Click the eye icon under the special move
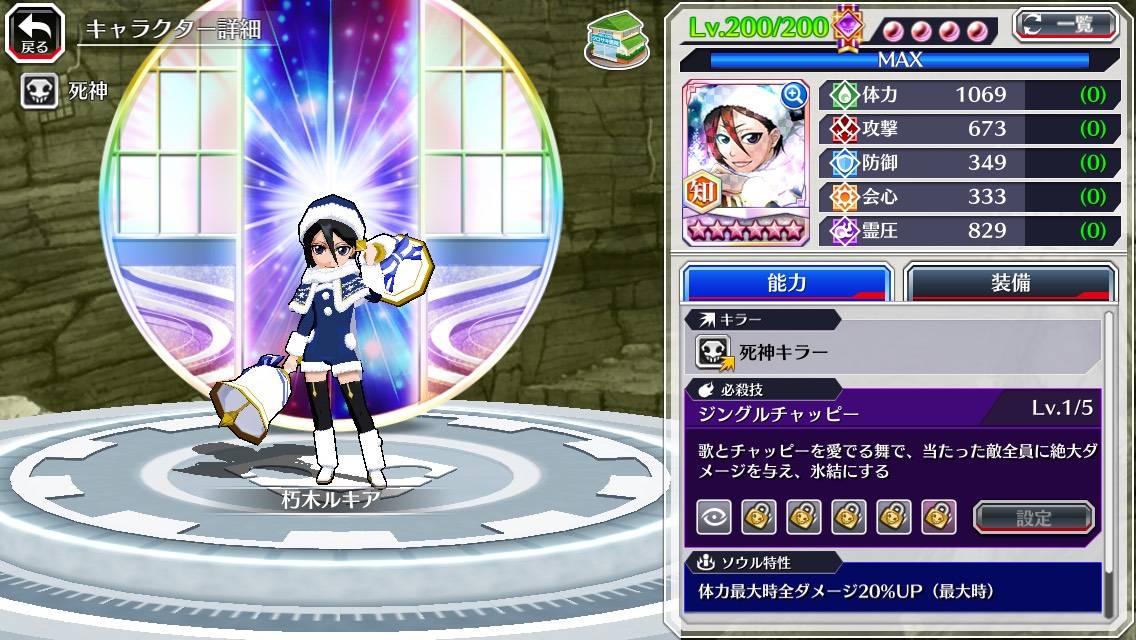The height and width of the screenshot is (640, 1136). click(x=713, y=517)
